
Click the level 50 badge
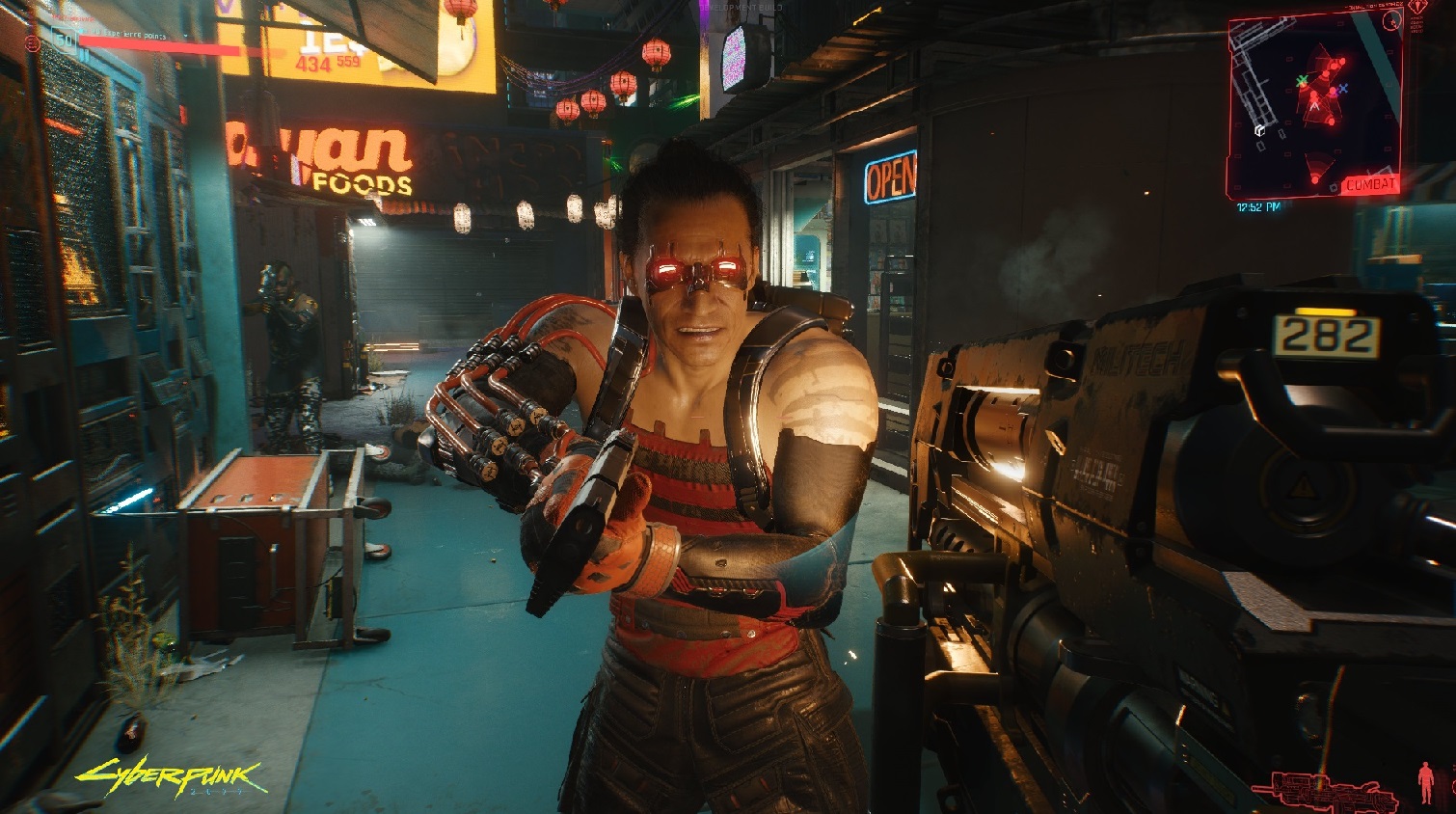65,40
